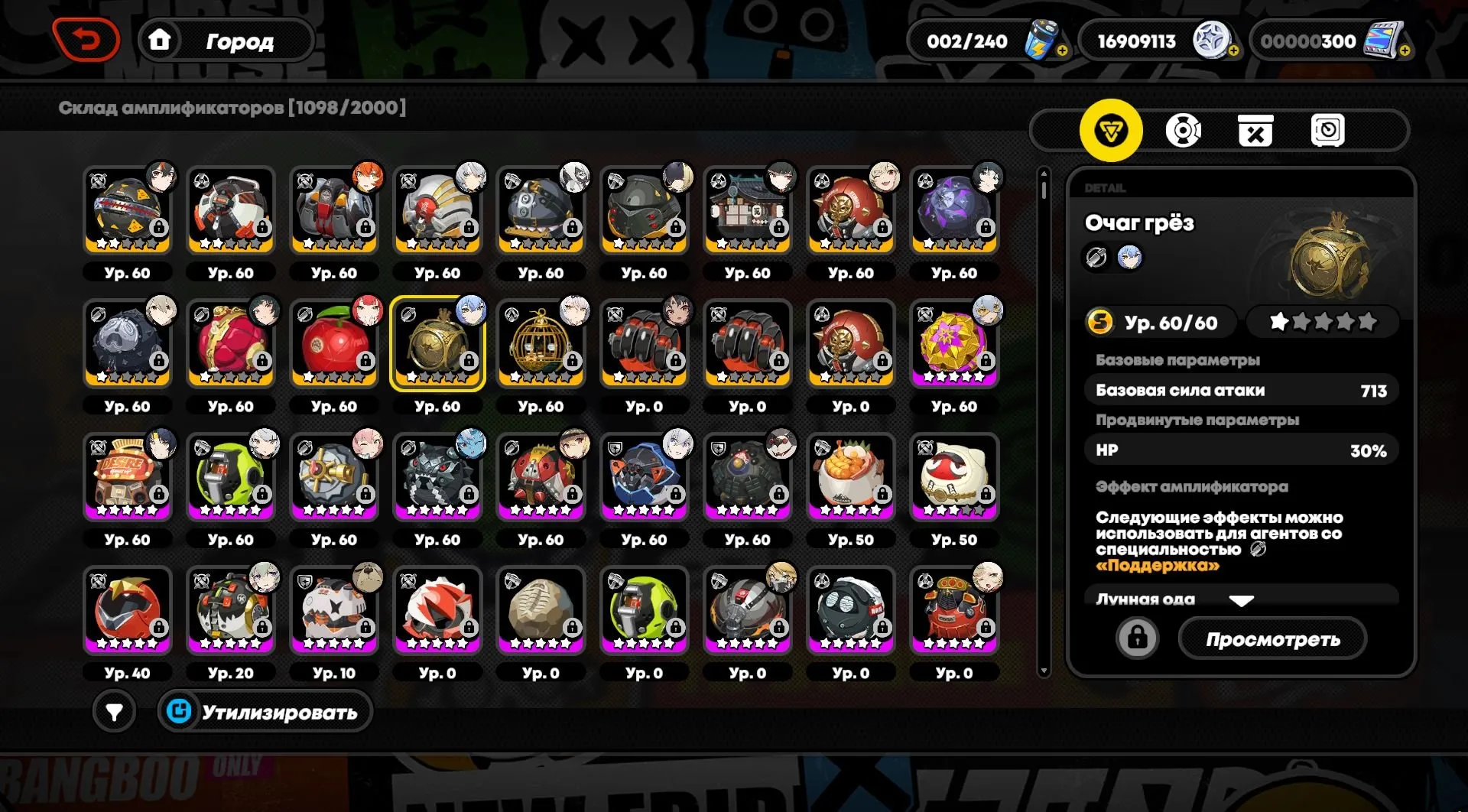Toggle the currently active W-Engine category filter
Screen dimensions: 1468x812
pyautogui.click(x=1112, y=130)
